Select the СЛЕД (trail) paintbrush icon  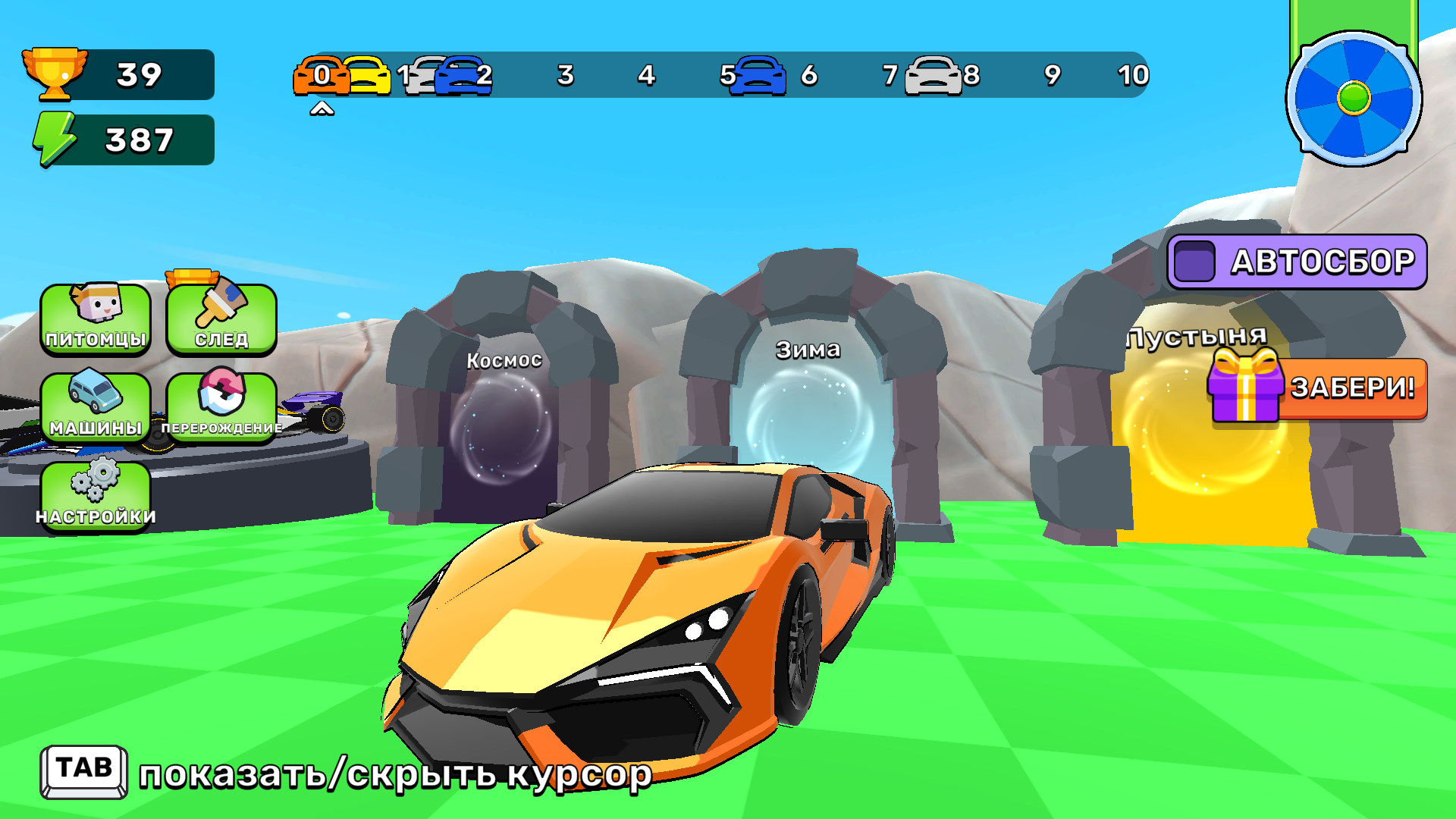tap(221, 318)
